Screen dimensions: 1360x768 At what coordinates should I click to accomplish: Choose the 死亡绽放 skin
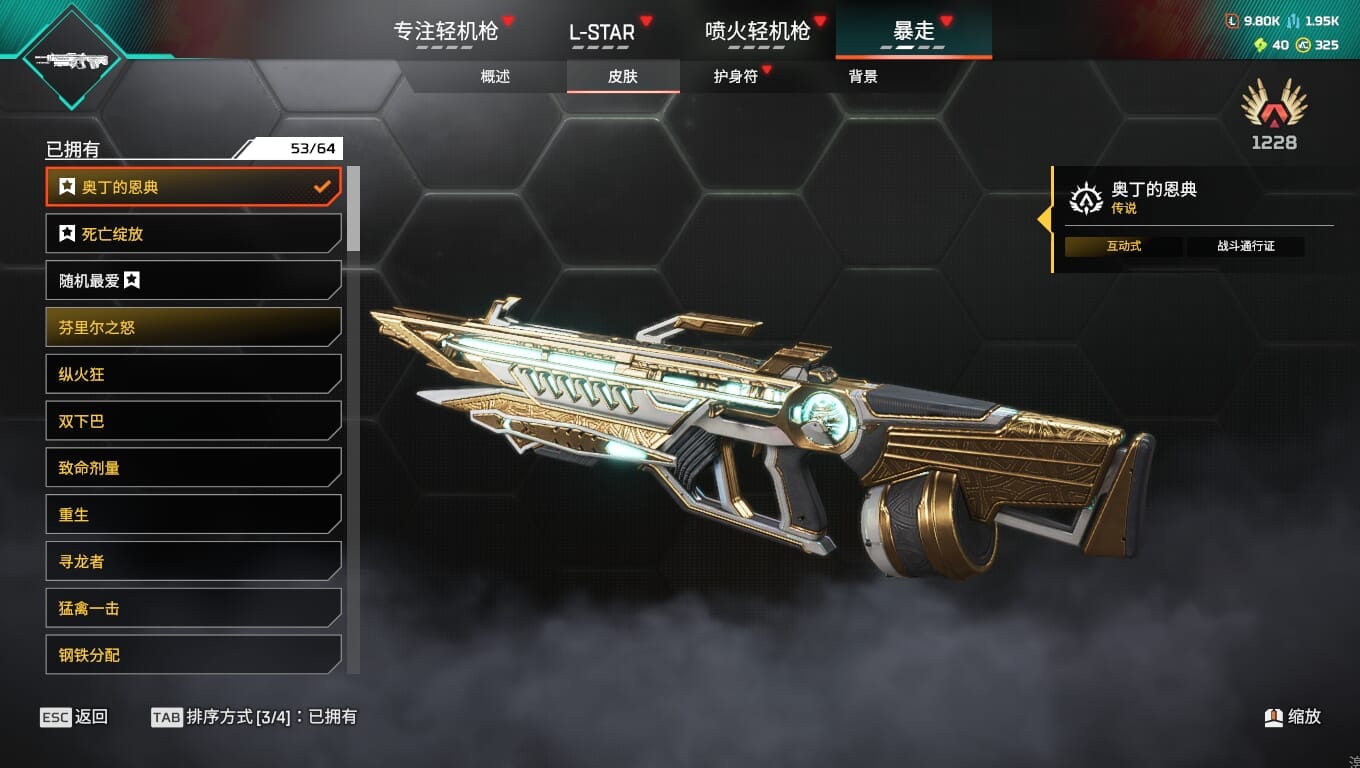[x=193, y=234]
